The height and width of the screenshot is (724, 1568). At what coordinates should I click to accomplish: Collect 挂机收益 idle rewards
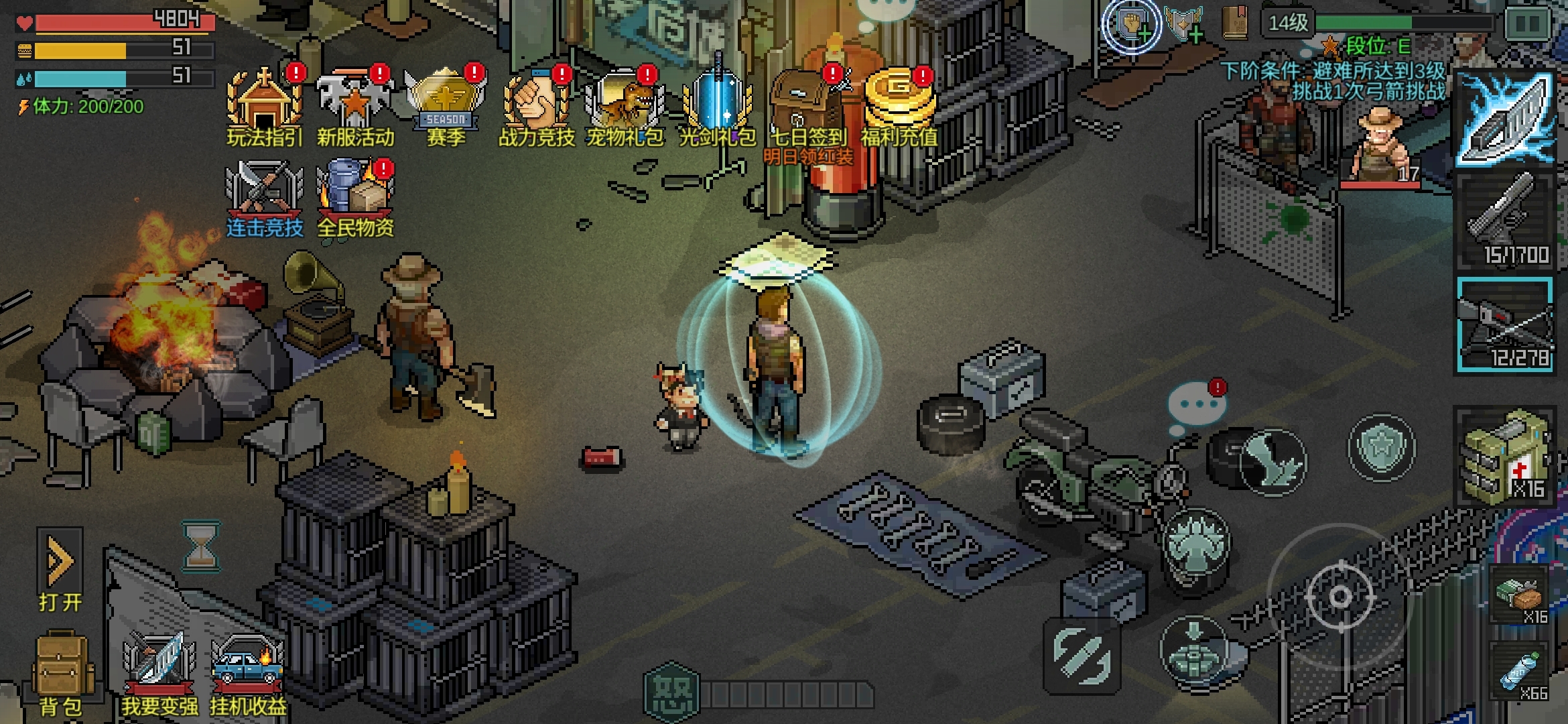248,674
